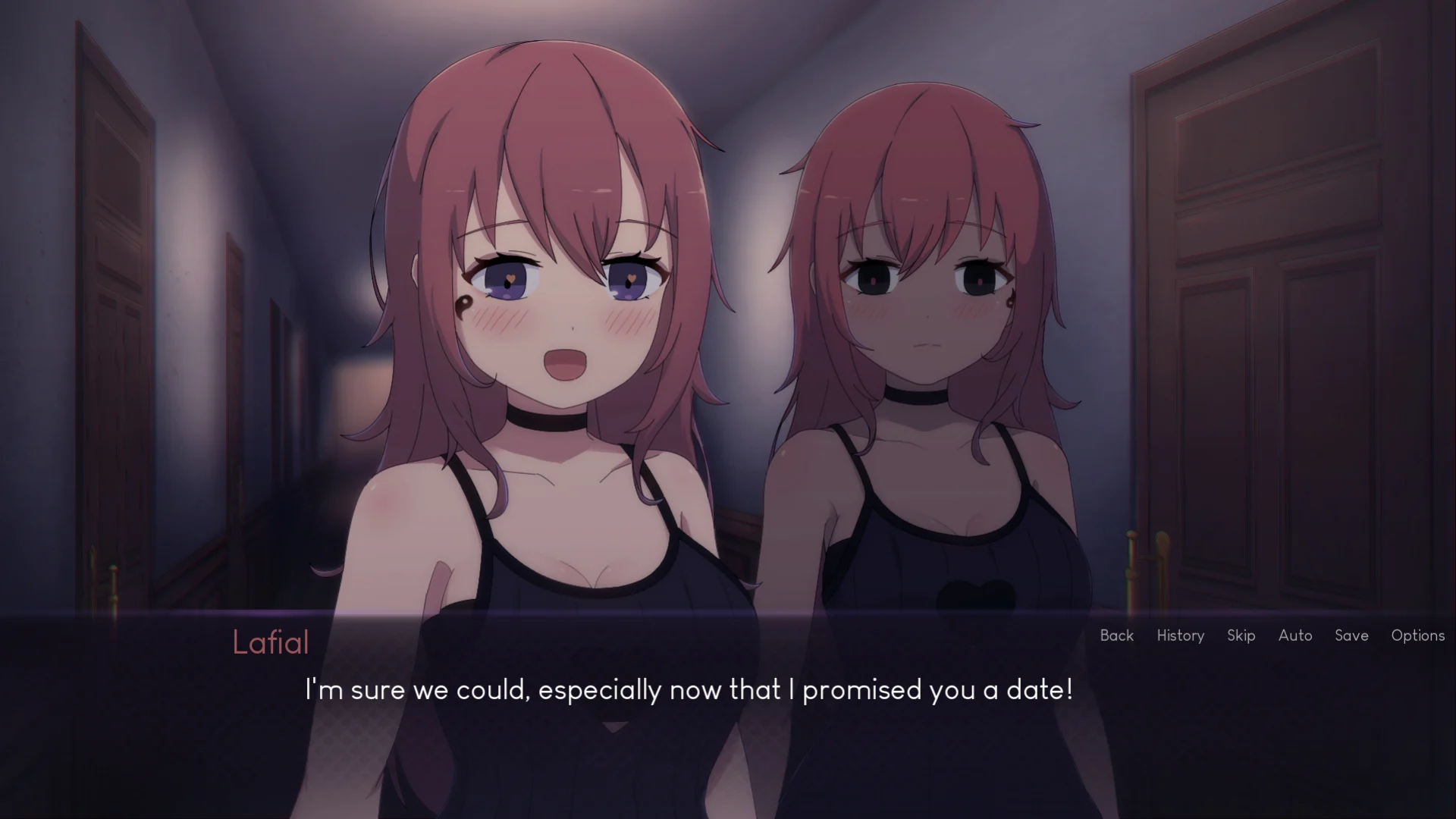Screen dimensions: 1456x819
Task: Click Back to revisit the previous line
Action: 1116,635
